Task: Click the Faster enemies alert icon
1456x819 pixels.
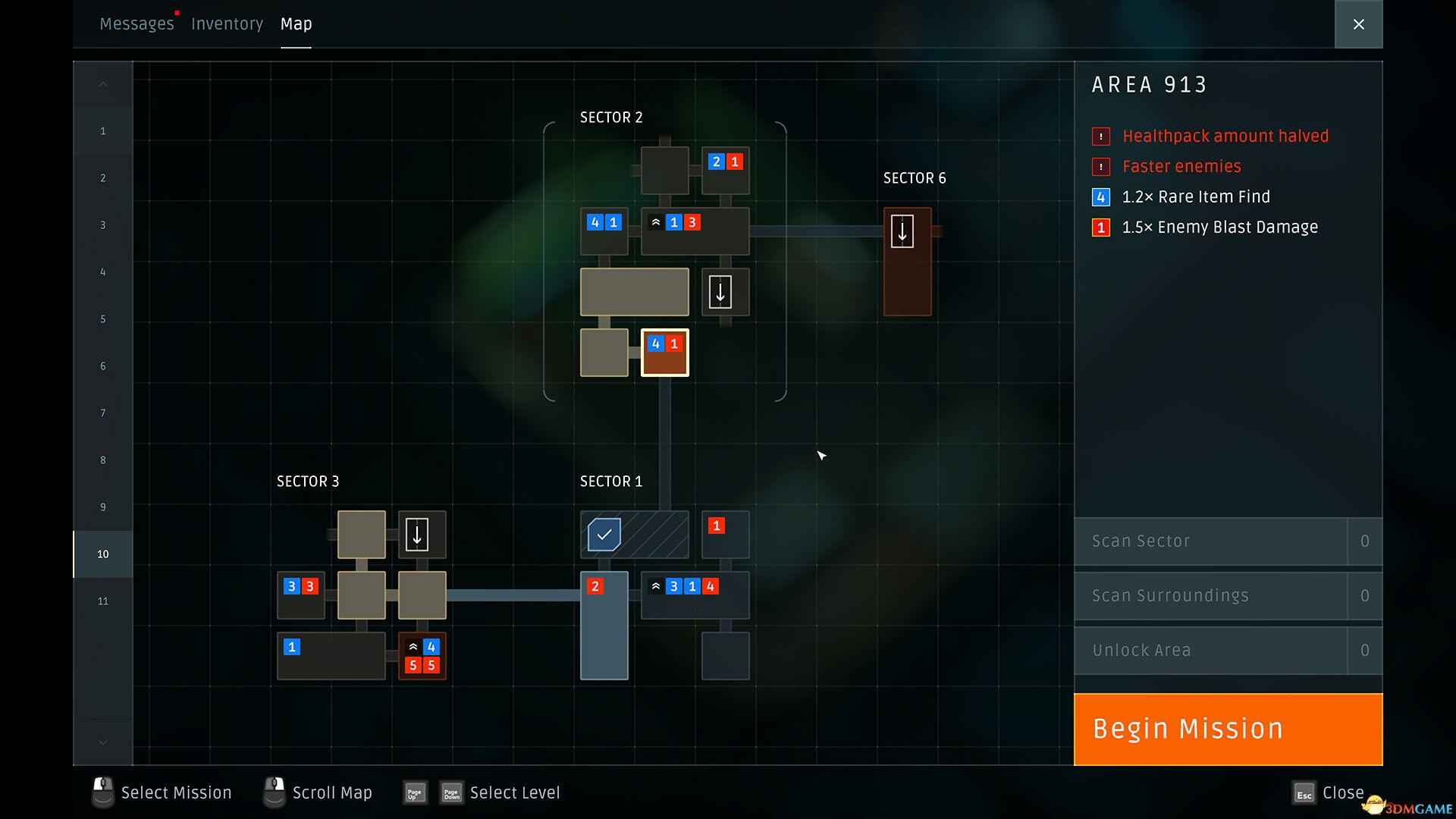Action: [1101, 167]
